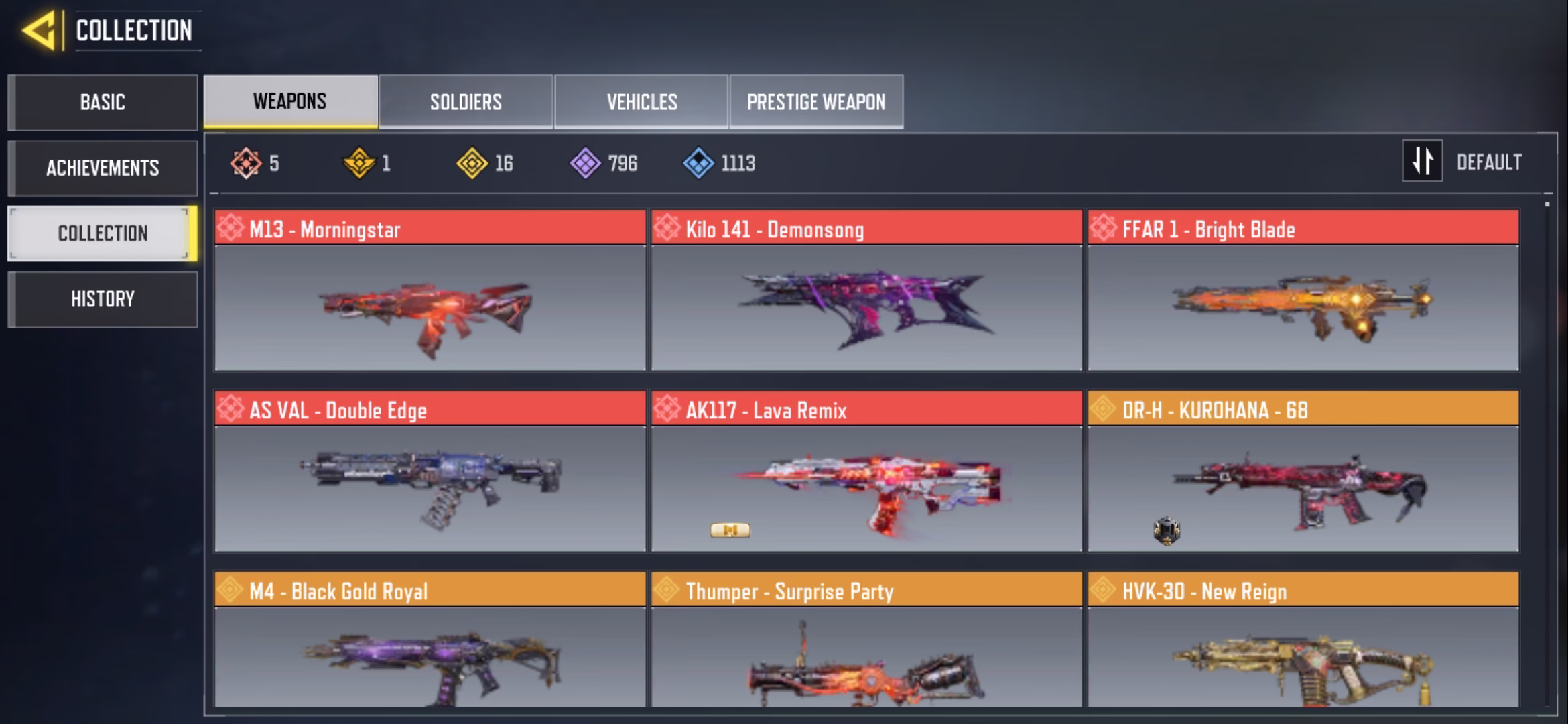Switch to the Weapons tab
Viewport: 1568px width, 724px height.
(x=290, y=101)
